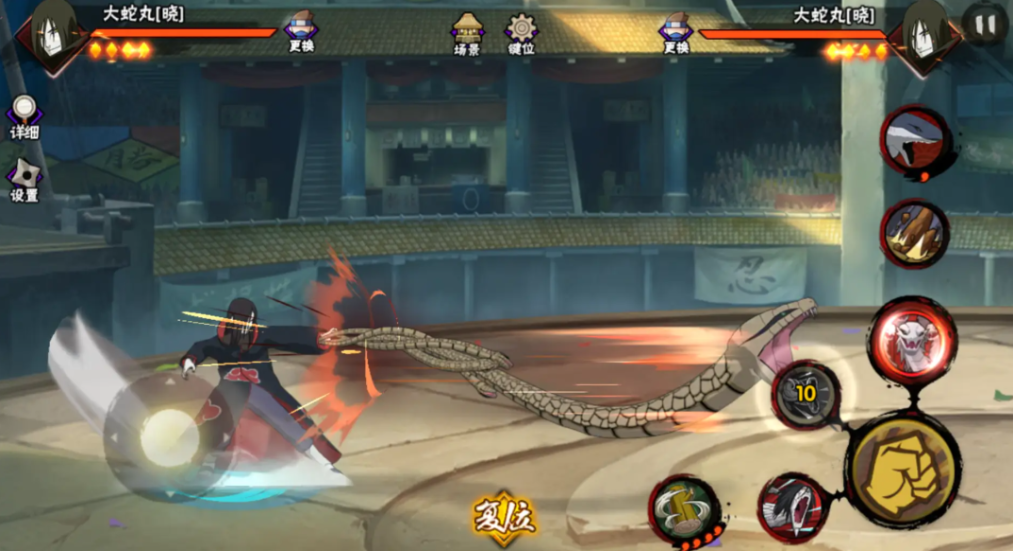The width and height of the screenshot is (1013, 551).
Task: Select the left Orochimaru portrait
Action: [x=53, y=34]
